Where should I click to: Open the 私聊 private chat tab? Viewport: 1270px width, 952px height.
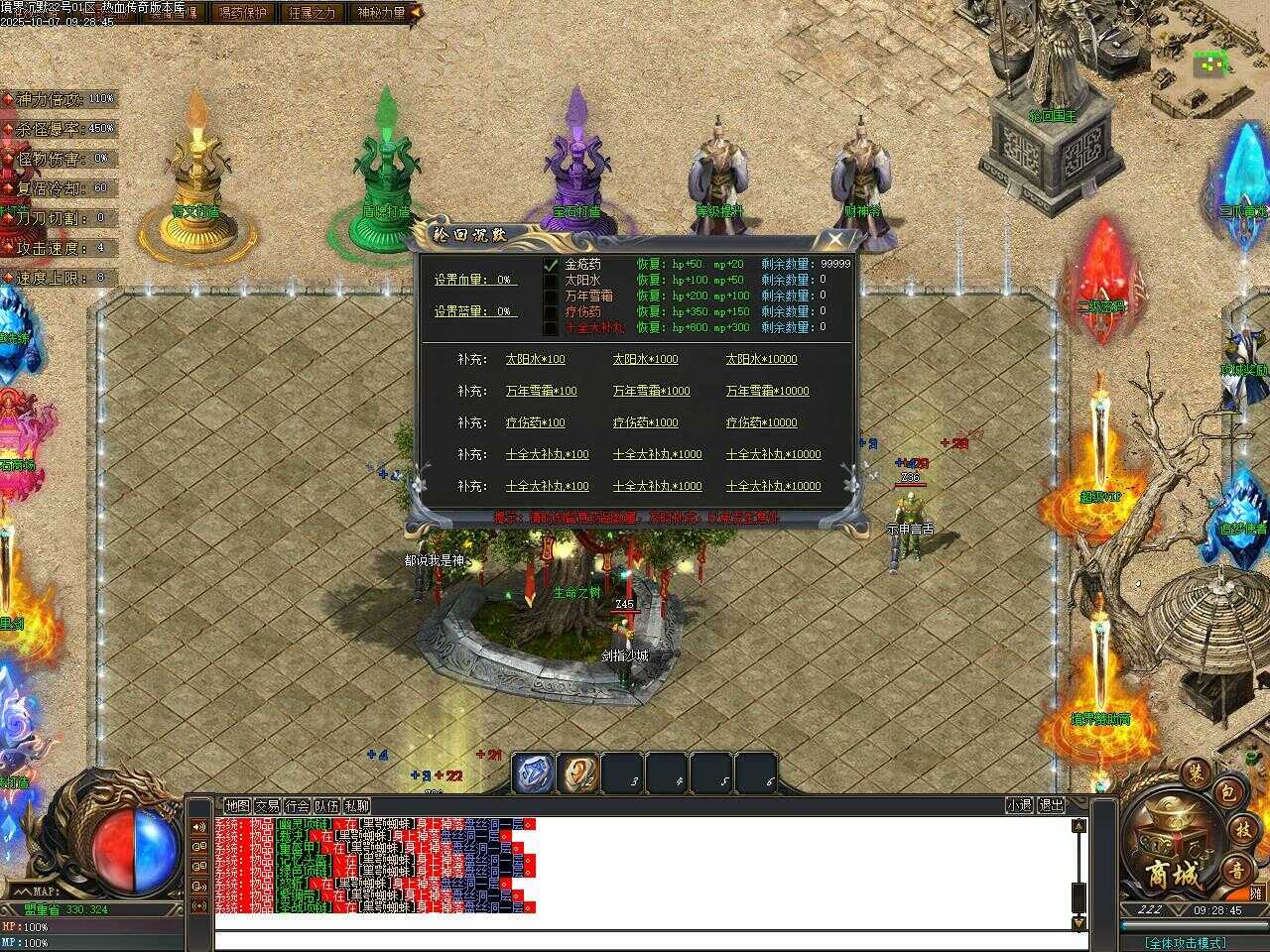coord(356,806)
